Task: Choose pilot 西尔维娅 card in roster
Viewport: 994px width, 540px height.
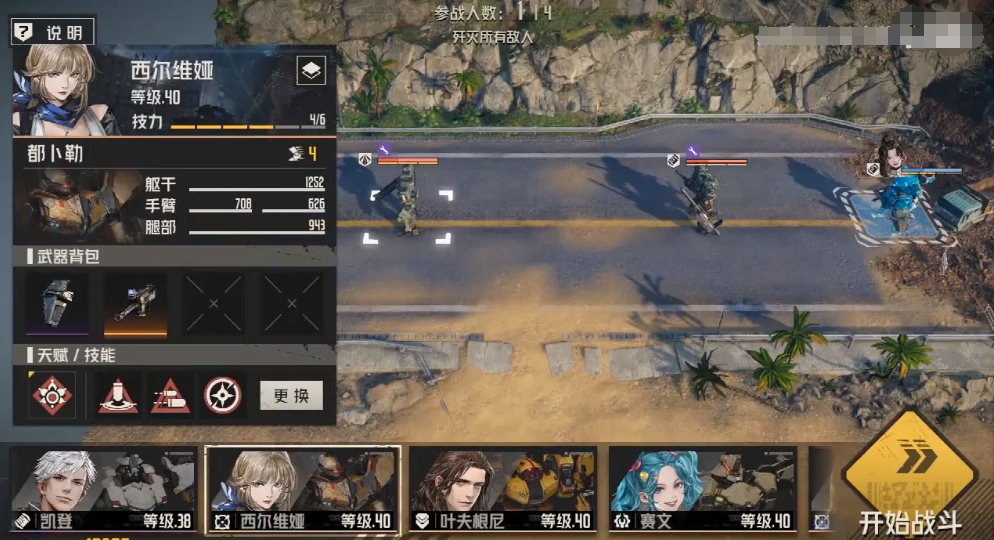Action: pos(302,489)
